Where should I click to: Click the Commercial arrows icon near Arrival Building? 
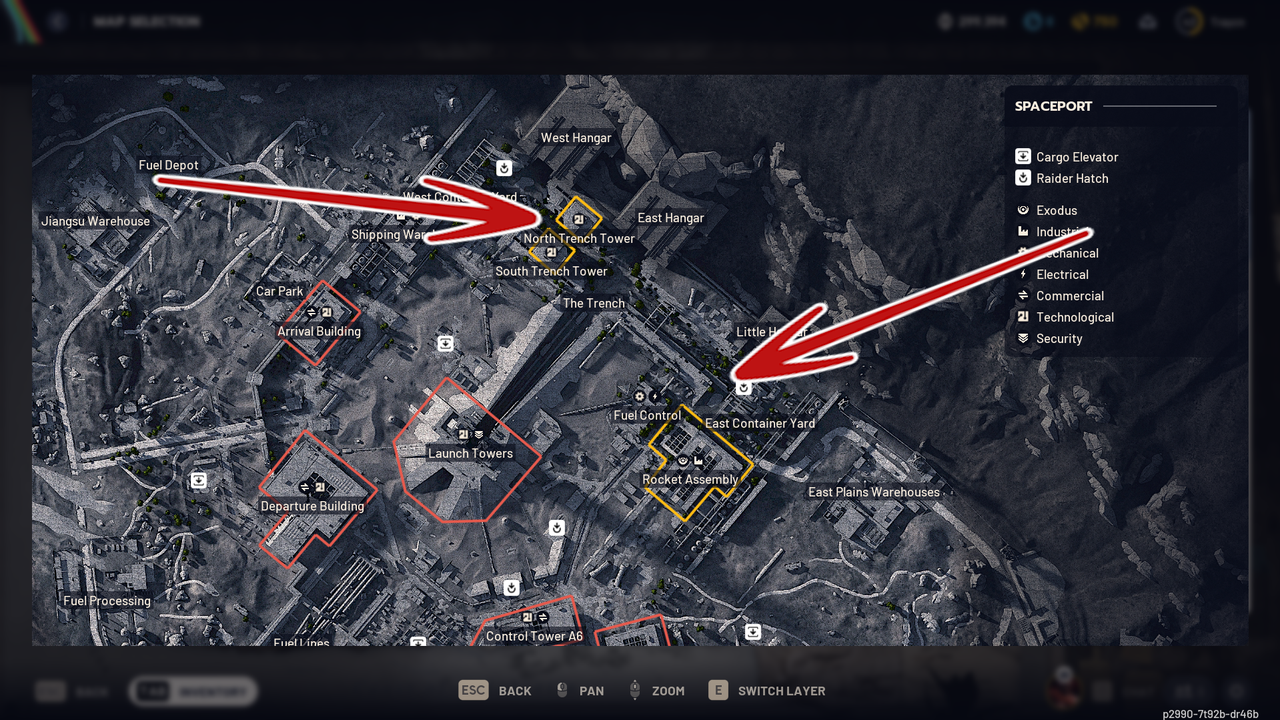314,310
